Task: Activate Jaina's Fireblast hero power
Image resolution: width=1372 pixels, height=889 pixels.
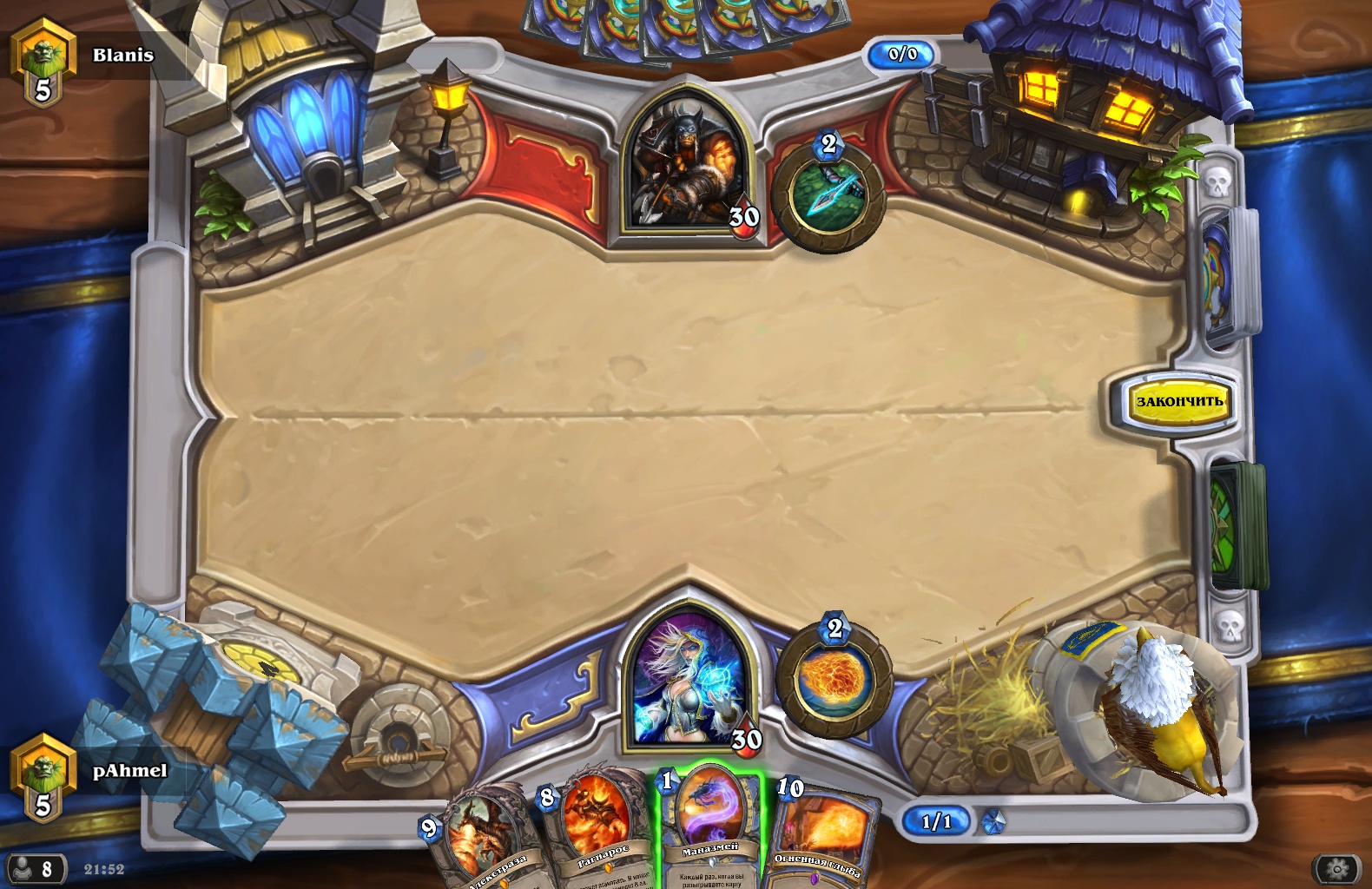Action: click(x=833, y=679)
